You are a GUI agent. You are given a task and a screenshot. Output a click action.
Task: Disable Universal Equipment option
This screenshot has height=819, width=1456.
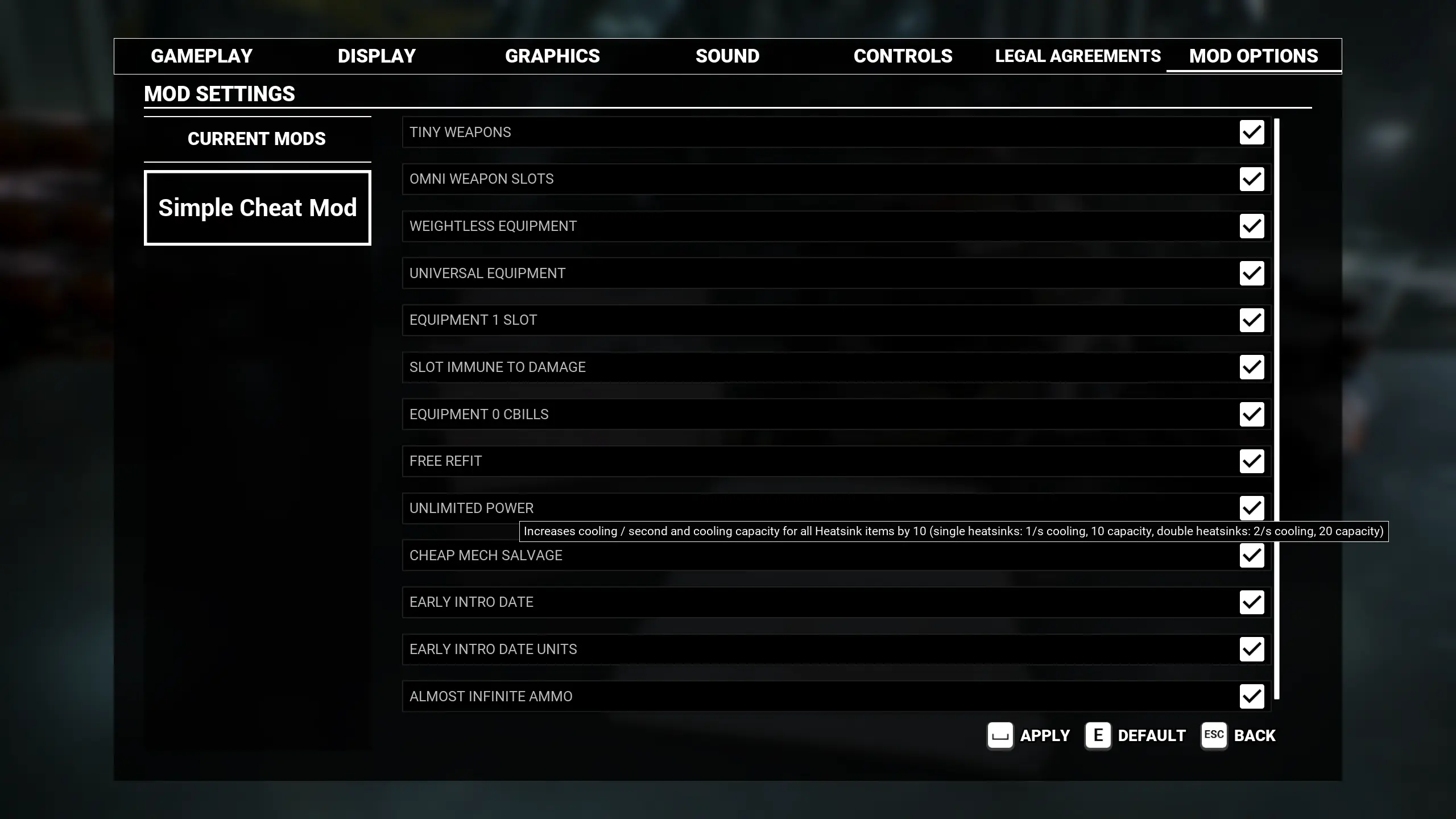(x=1251, y=273)
